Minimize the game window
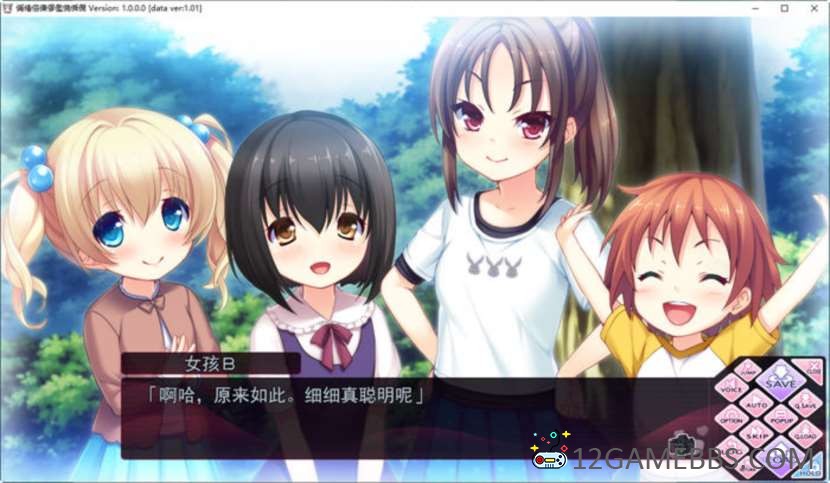830x483 pixels. (x=756, y=8)
